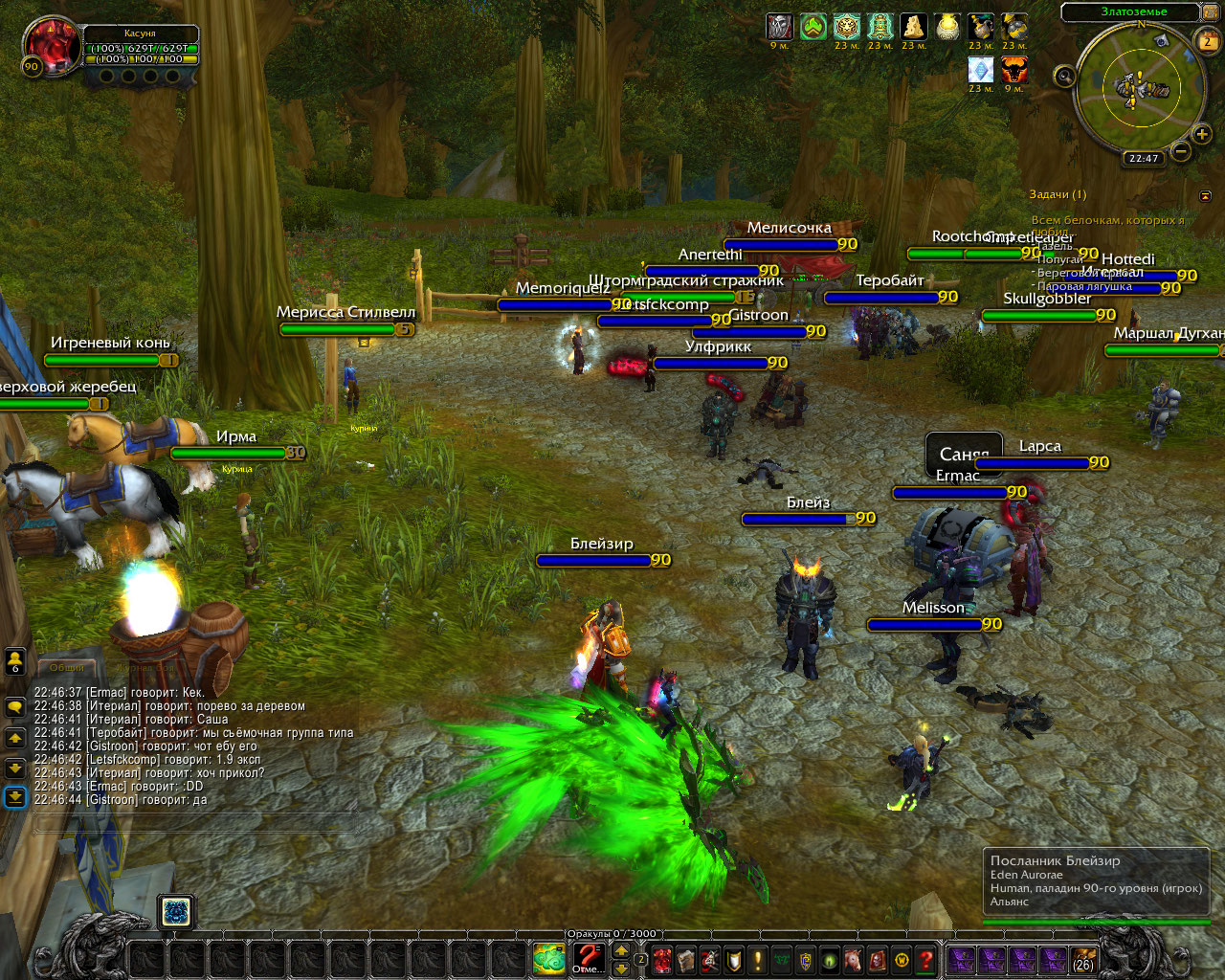Select the Касуня player portrait
Screen dimensions: 1225x980
click(x=51, y=46)
